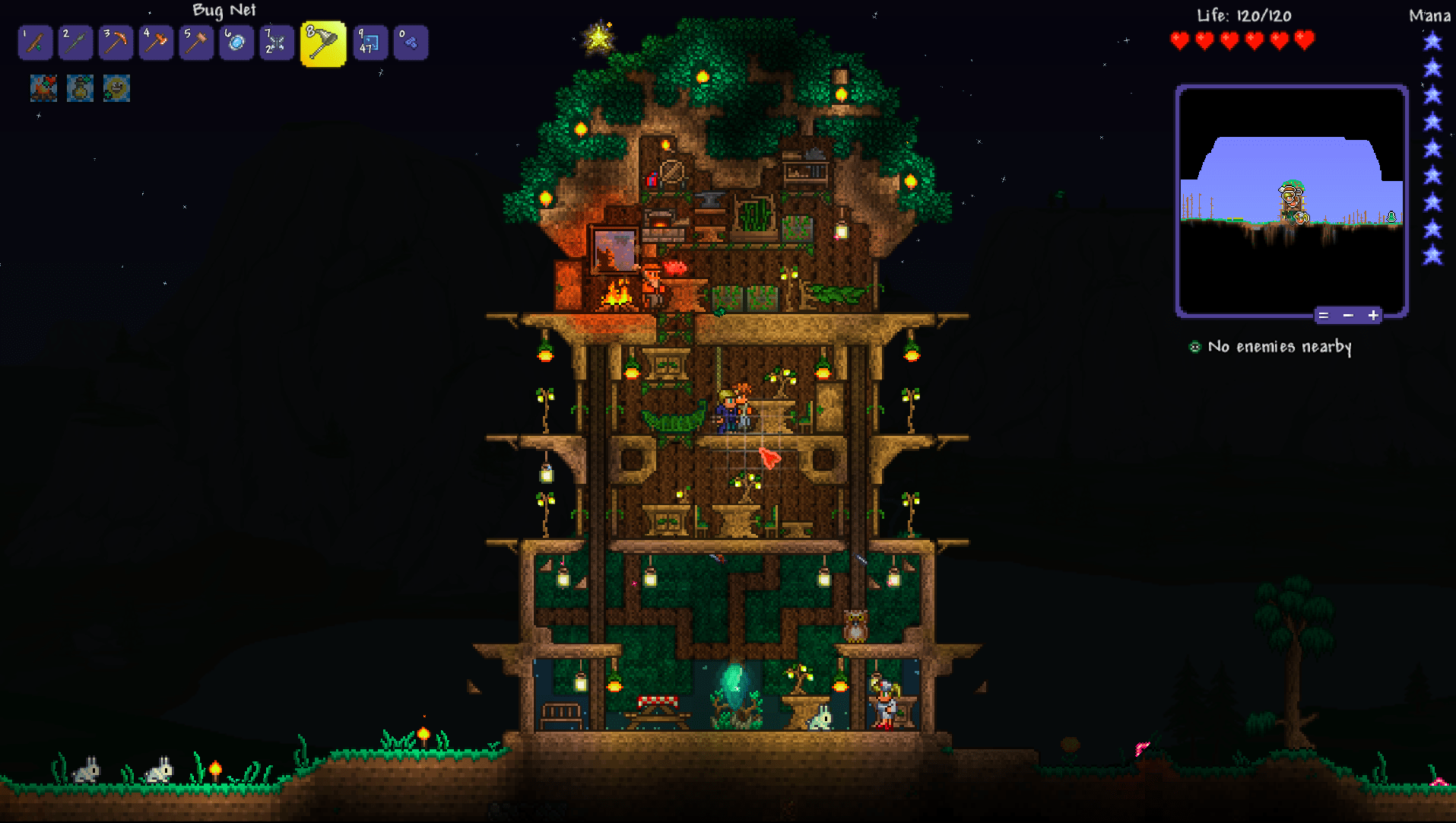The image size is (1456, 823).
Task: Select the wand in hotbar slot 1
Action: [x=35, y=43]
